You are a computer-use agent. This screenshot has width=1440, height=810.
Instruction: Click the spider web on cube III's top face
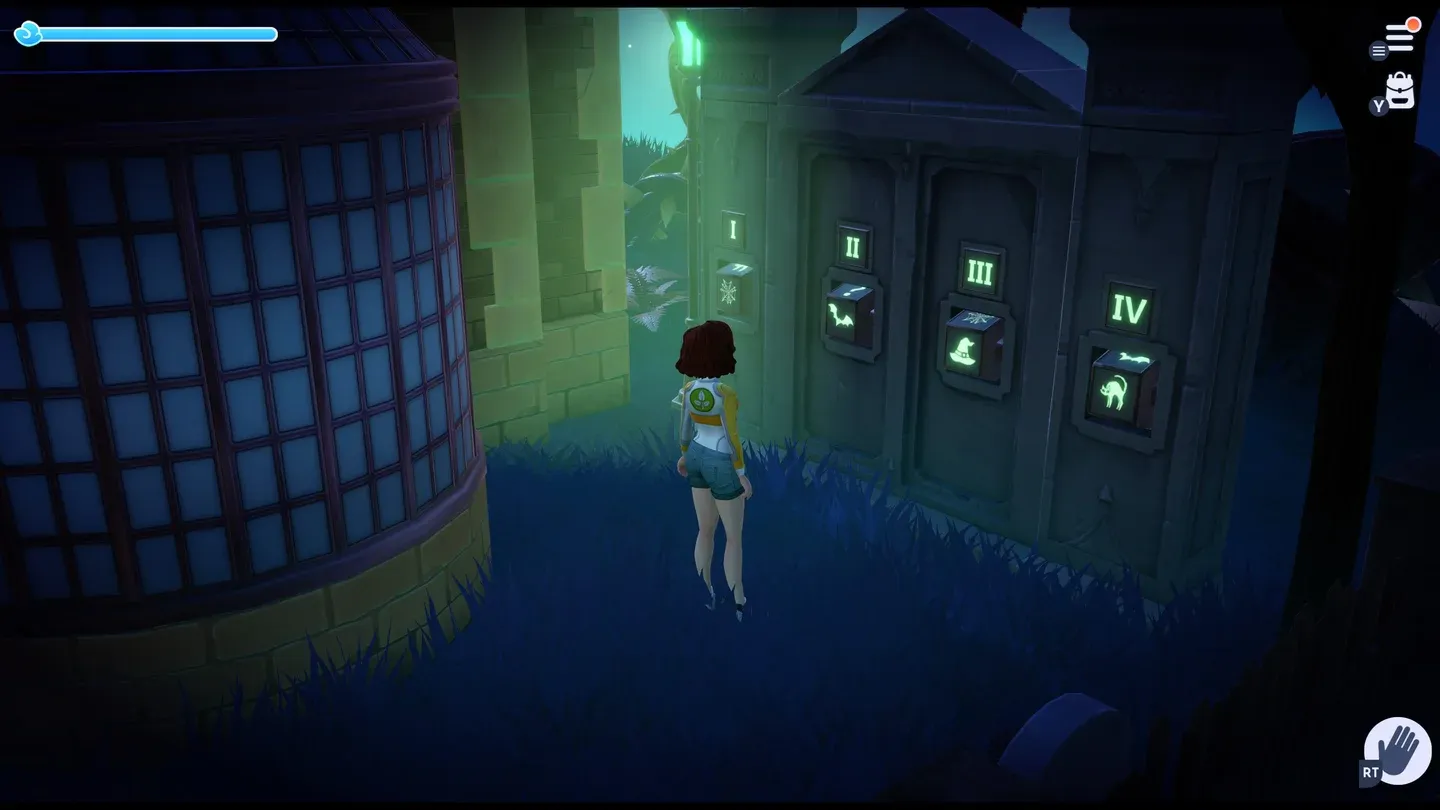pos(974,317)
